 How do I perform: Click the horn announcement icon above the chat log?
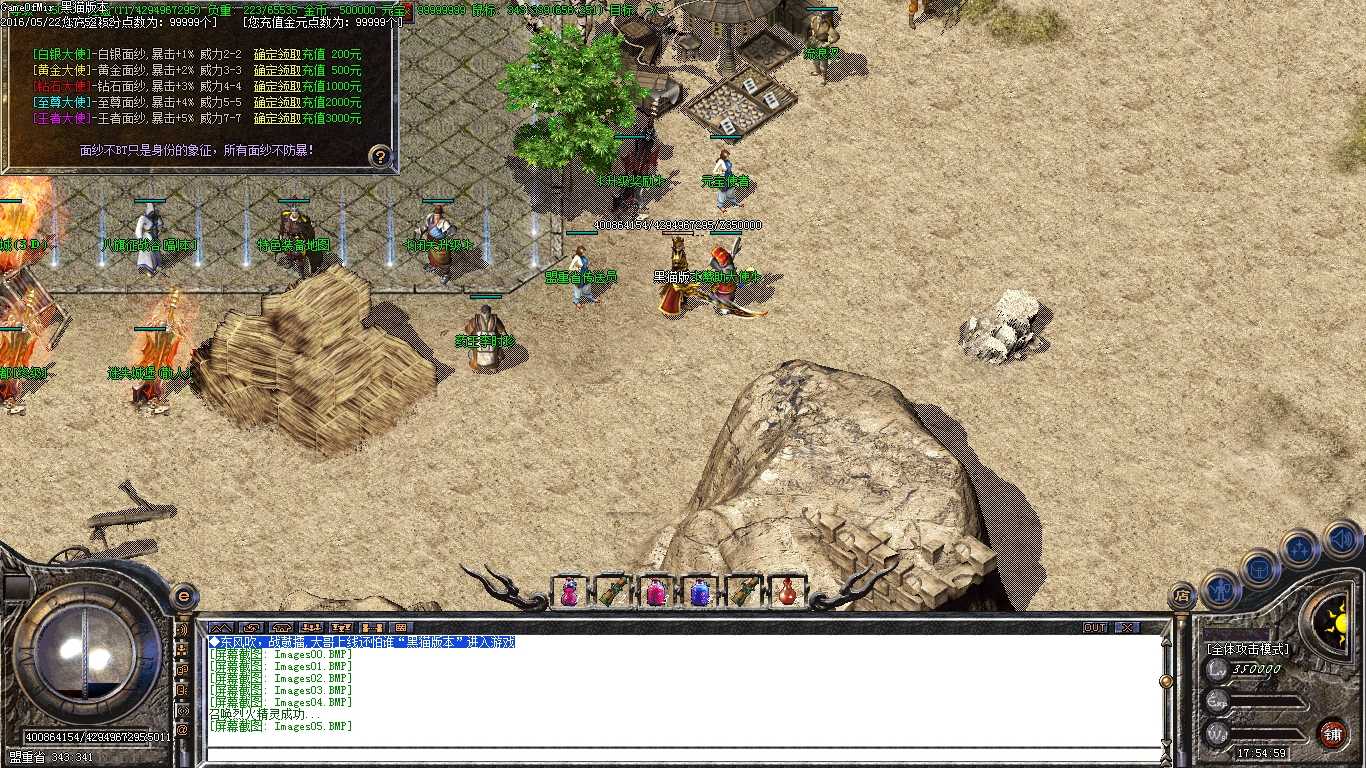tap(283, 628)
